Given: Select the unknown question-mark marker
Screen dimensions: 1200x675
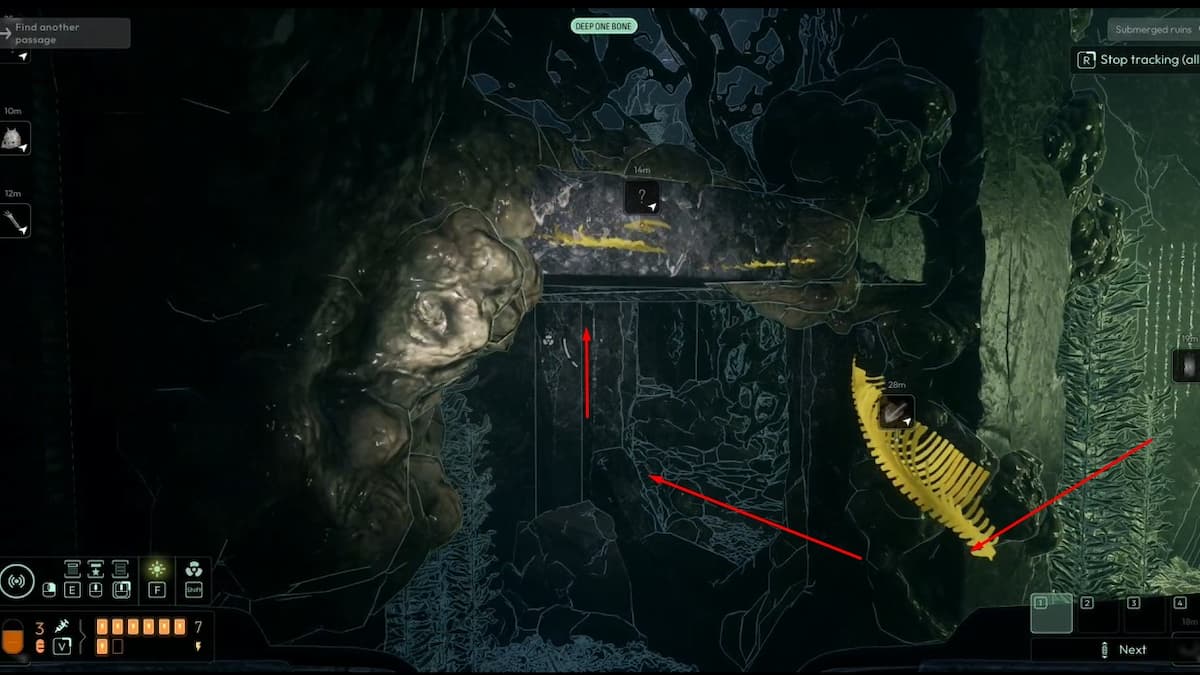Looking at the screenshot, I should [x=642, y=197].
